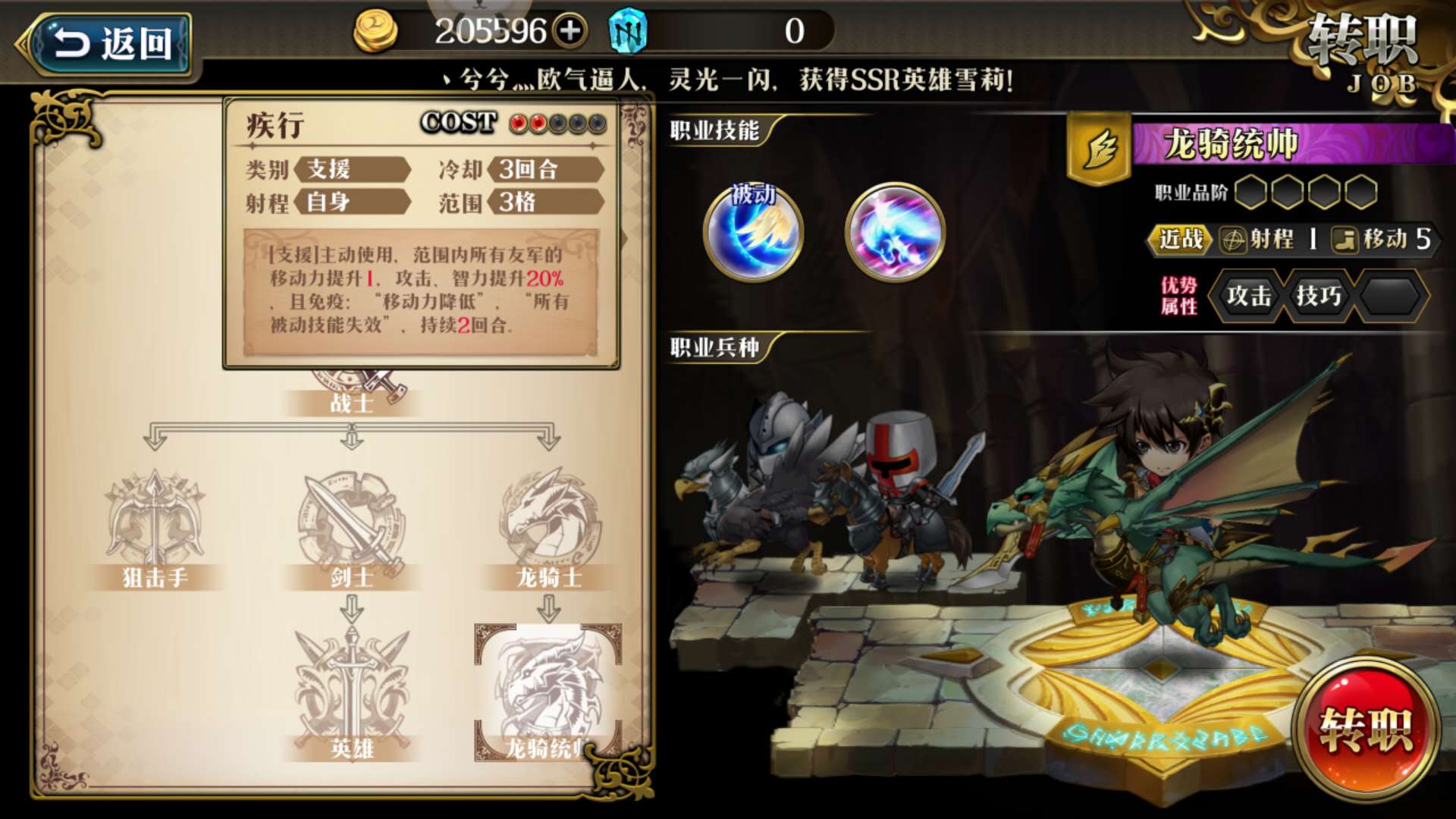Open the second 龙骑统帅 skill icon

pos(895,233)
